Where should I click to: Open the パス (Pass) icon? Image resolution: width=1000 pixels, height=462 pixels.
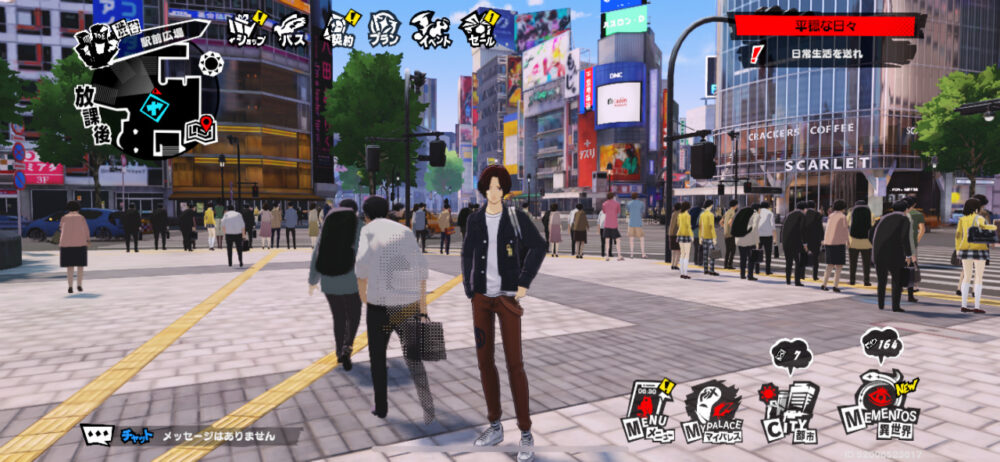[x=292, y=30]
